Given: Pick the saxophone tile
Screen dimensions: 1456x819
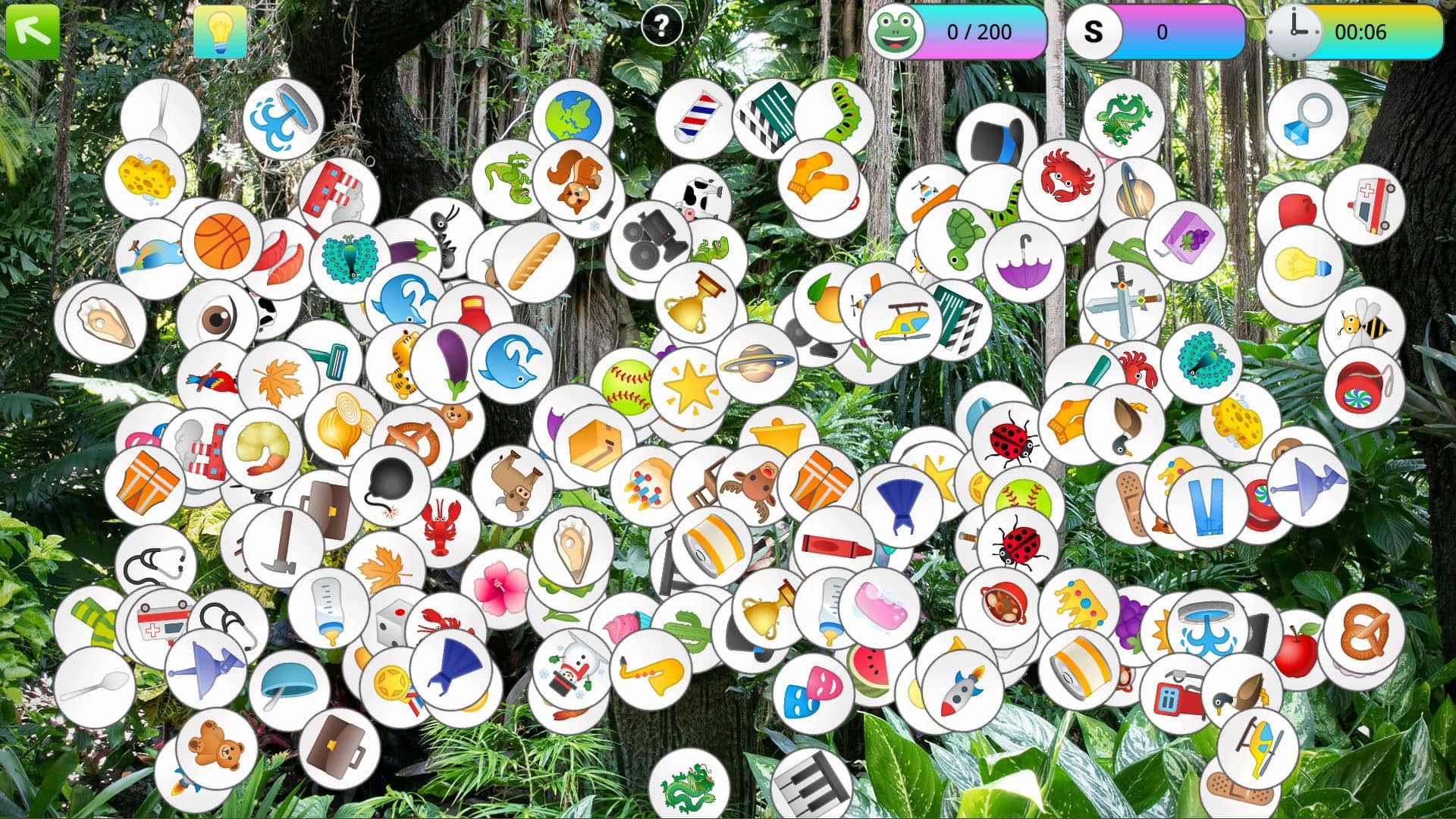Looking at the screenshot, I should (x=650, y=669).
